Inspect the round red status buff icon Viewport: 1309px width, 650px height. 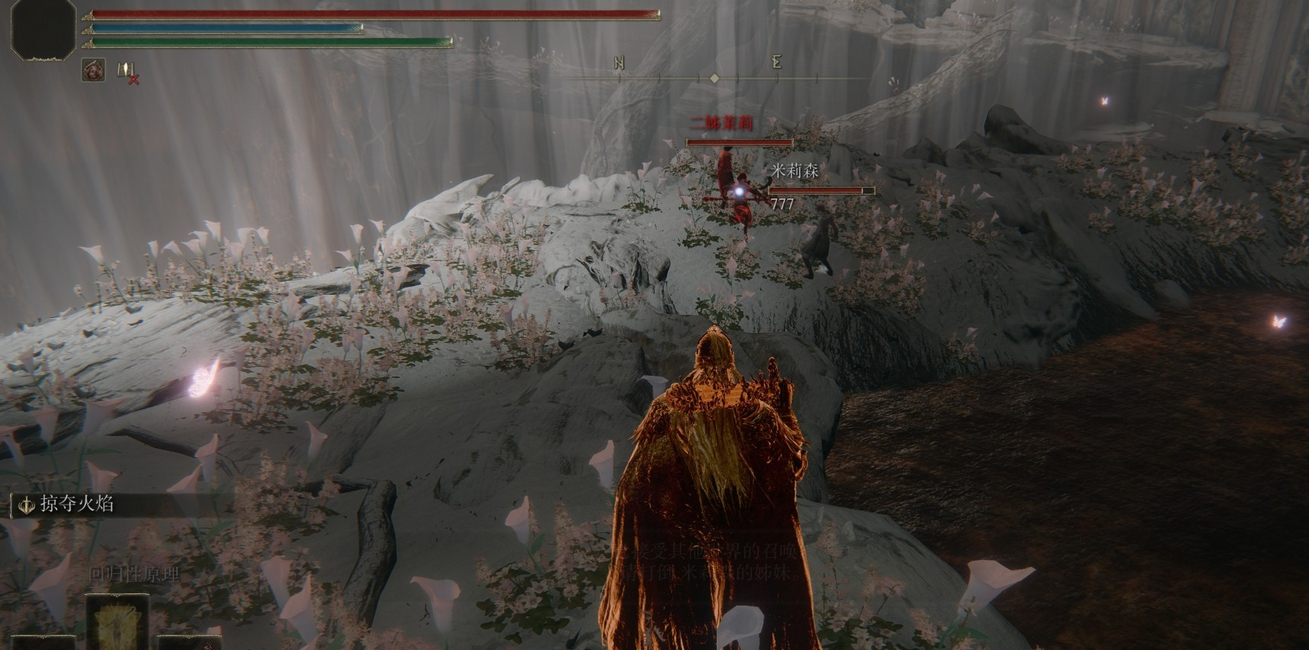(x=93, y=70)
